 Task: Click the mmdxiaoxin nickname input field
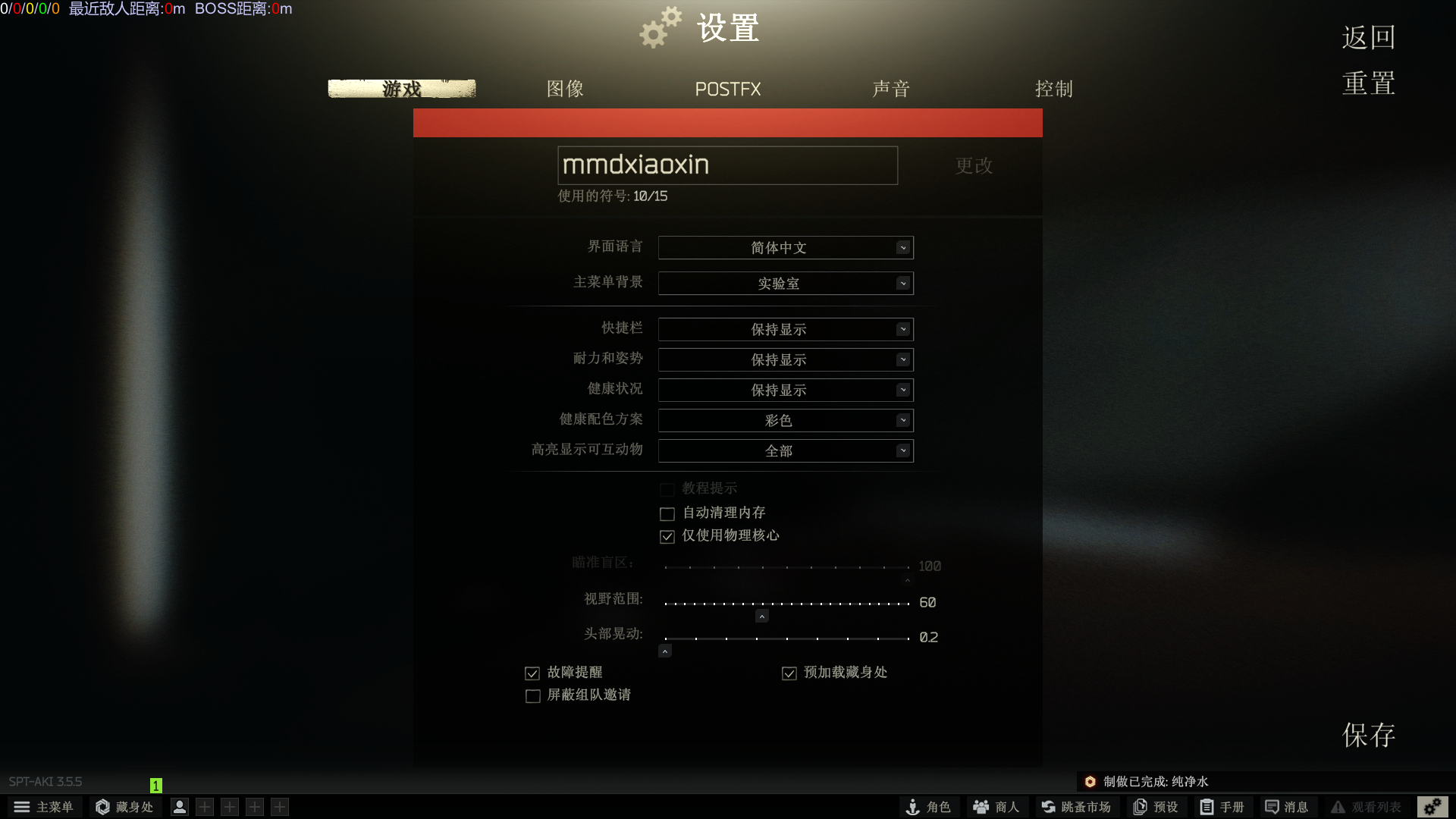727,165
